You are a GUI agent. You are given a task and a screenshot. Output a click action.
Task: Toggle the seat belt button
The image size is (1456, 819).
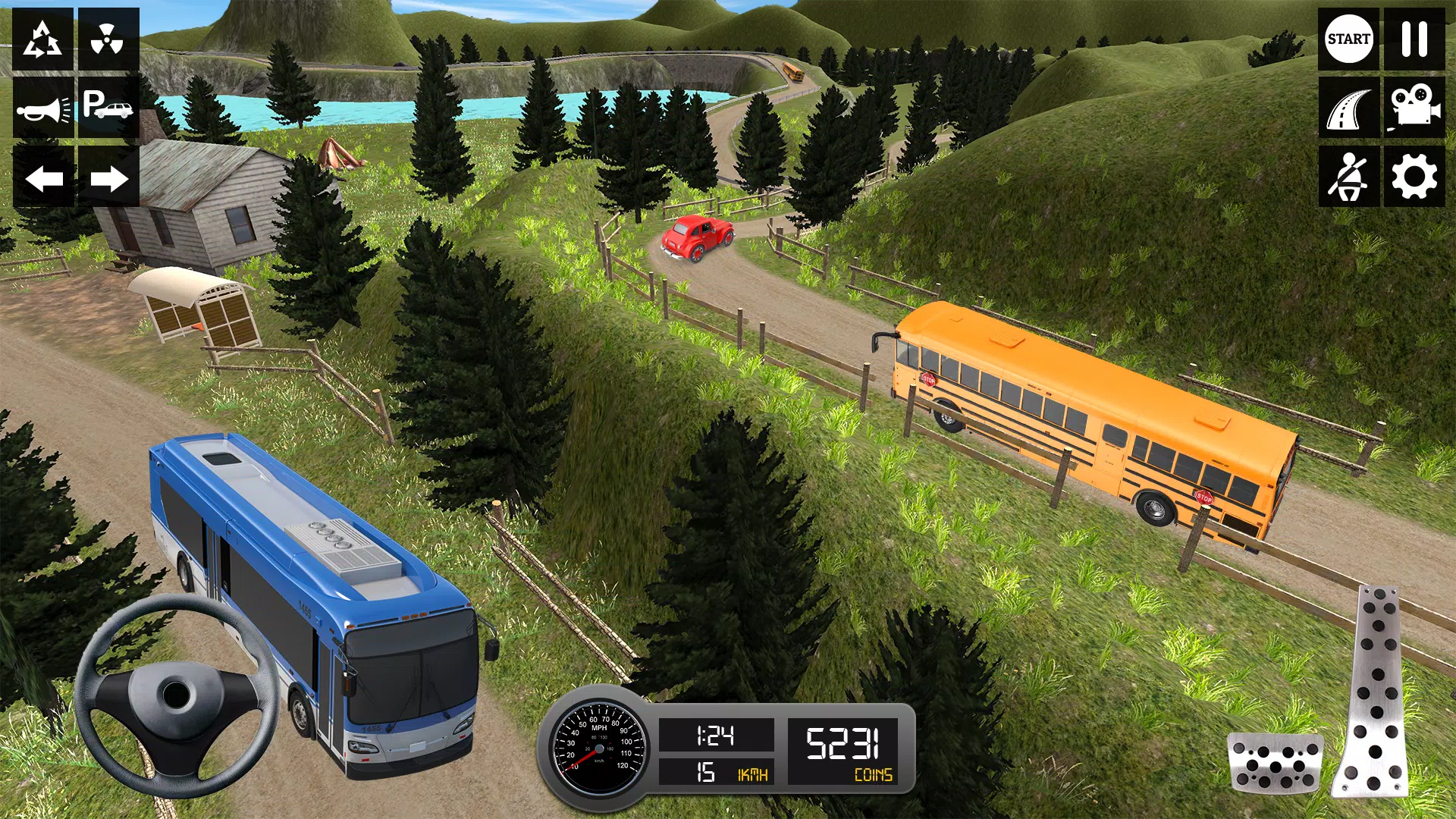coord(1348,177)
